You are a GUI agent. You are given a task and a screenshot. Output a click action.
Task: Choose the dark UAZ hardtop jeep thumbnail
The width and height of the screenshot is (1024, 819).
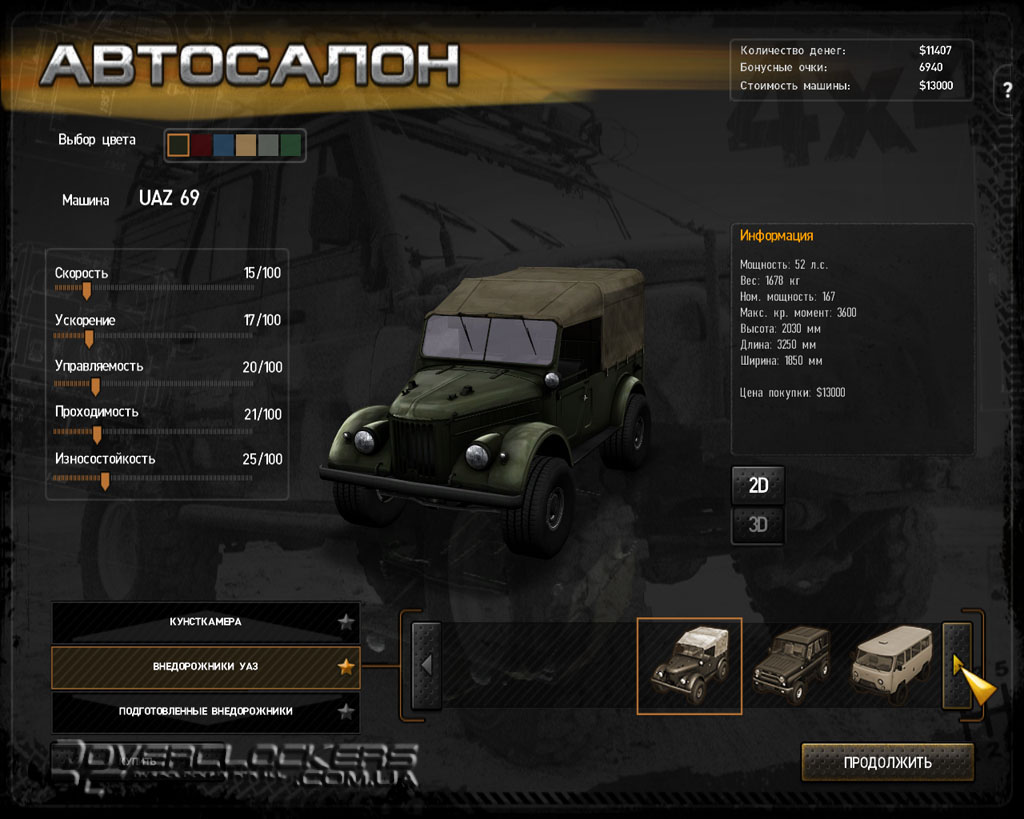pyautogui.click(x=791, y=661)
